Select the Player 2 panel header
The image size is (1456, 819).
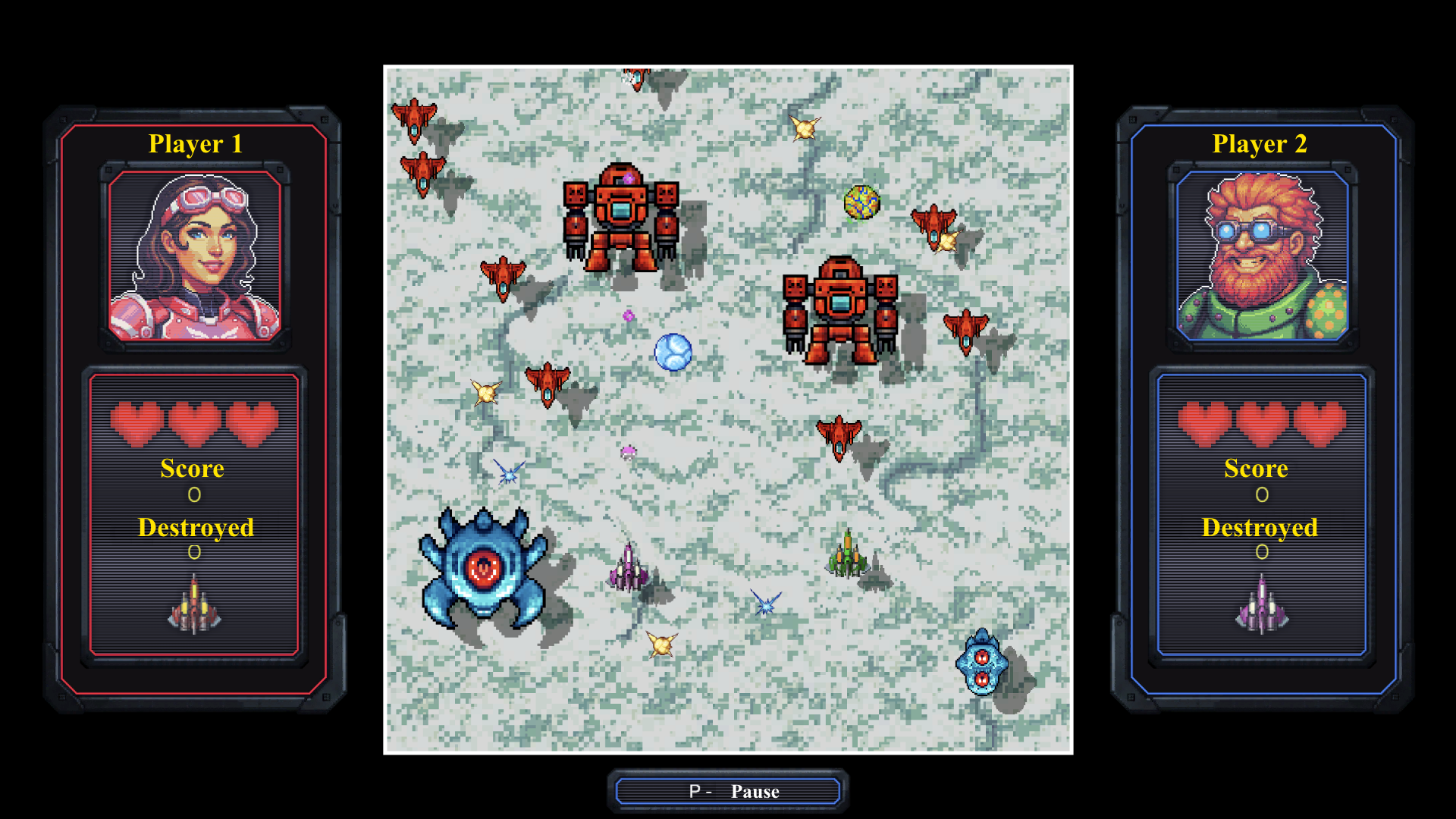tap(1261, 143)
